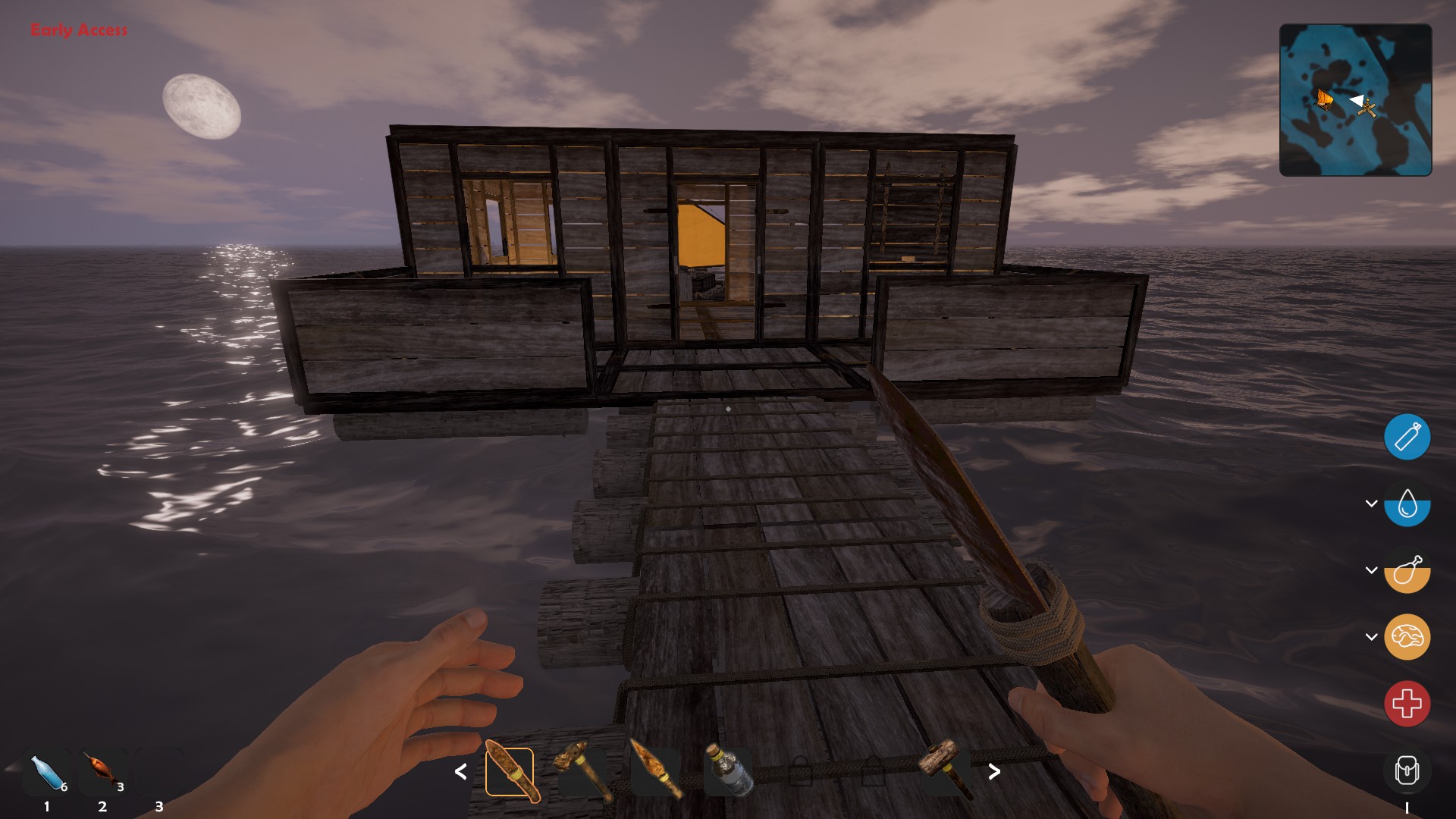
Task: Select the wooden mallet hotbar slot
Action: [x=945, y=770]
